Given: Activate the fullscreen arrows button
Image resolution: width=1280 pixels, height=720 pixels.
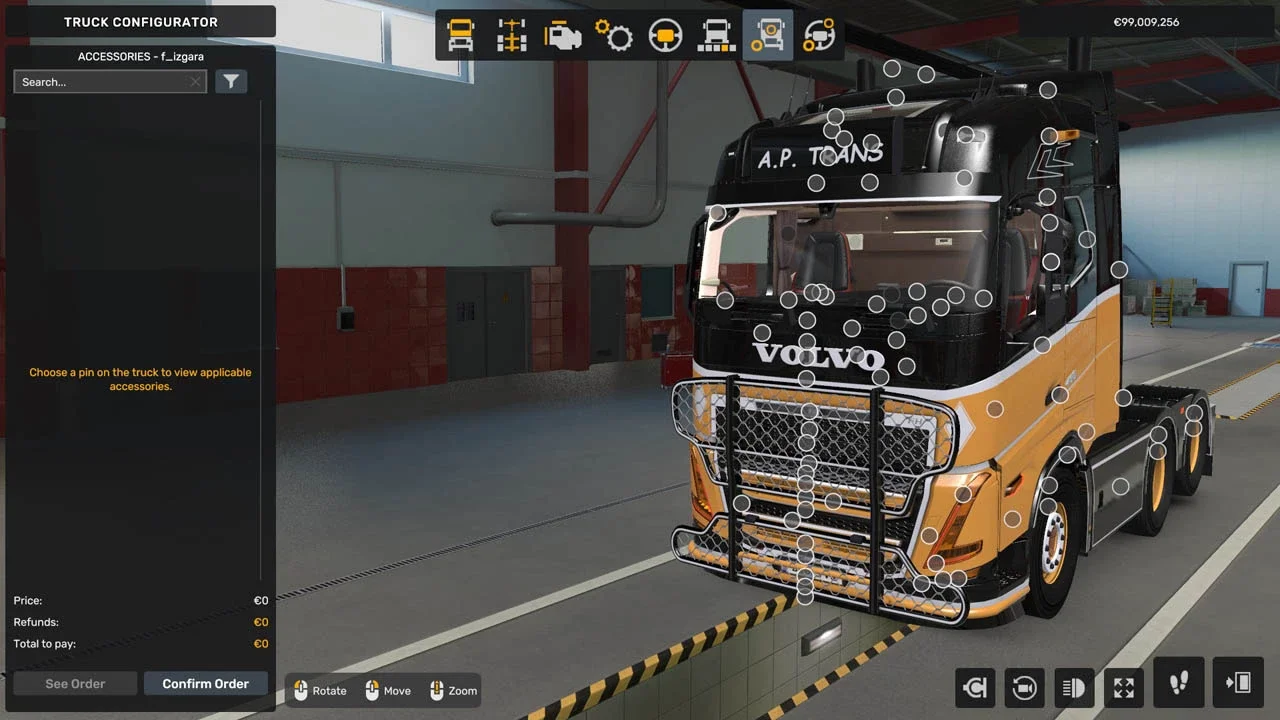Looking at the screenshot, I should click(1124, 687).
